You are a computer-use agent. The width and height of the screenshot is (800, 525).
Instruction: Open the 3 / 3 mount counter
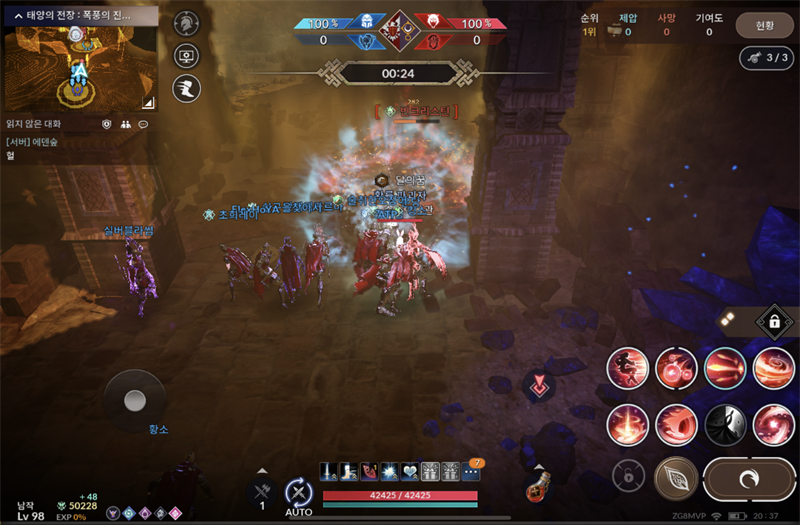coord(767,57)
